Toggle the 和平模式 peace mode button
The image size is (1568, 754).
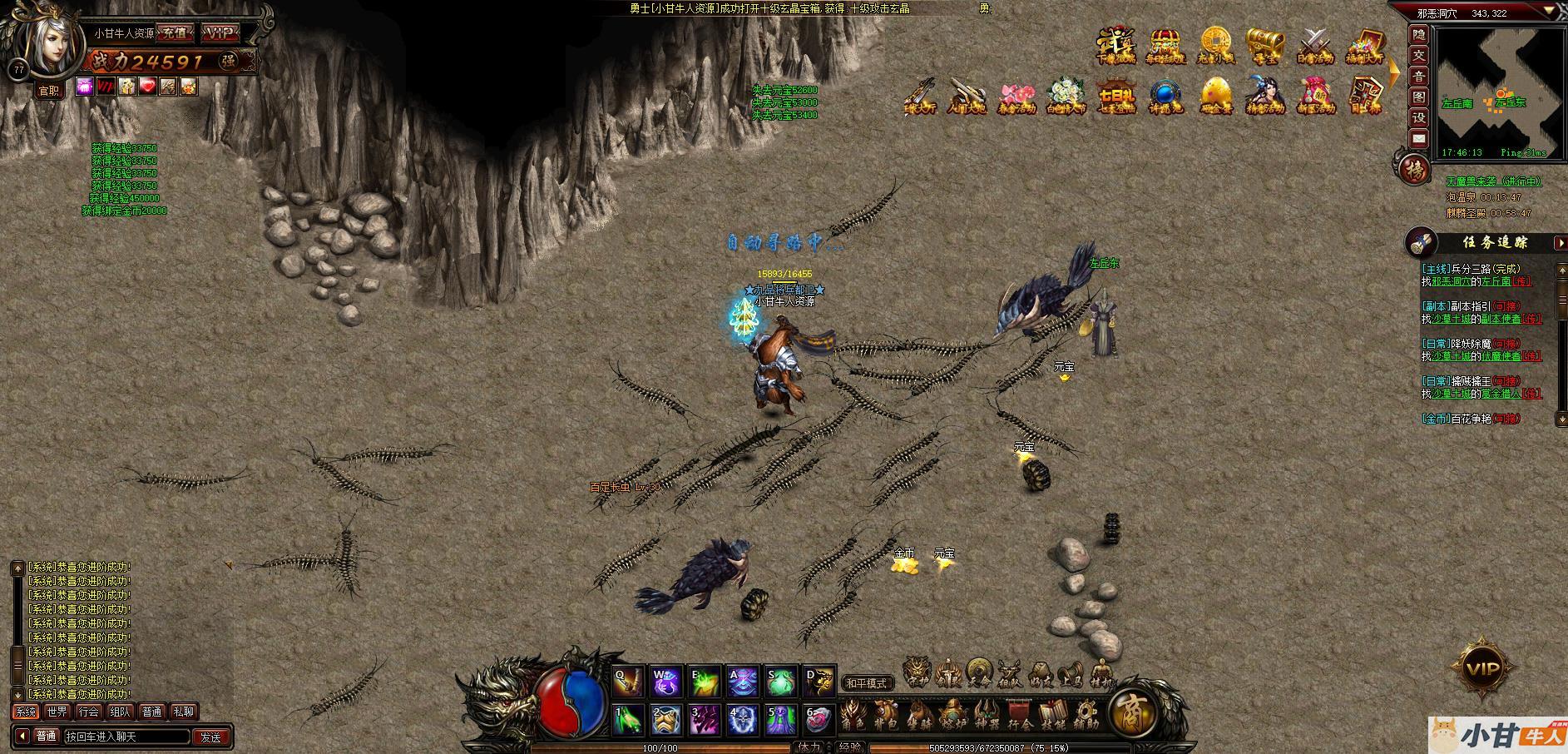(866, 683)
